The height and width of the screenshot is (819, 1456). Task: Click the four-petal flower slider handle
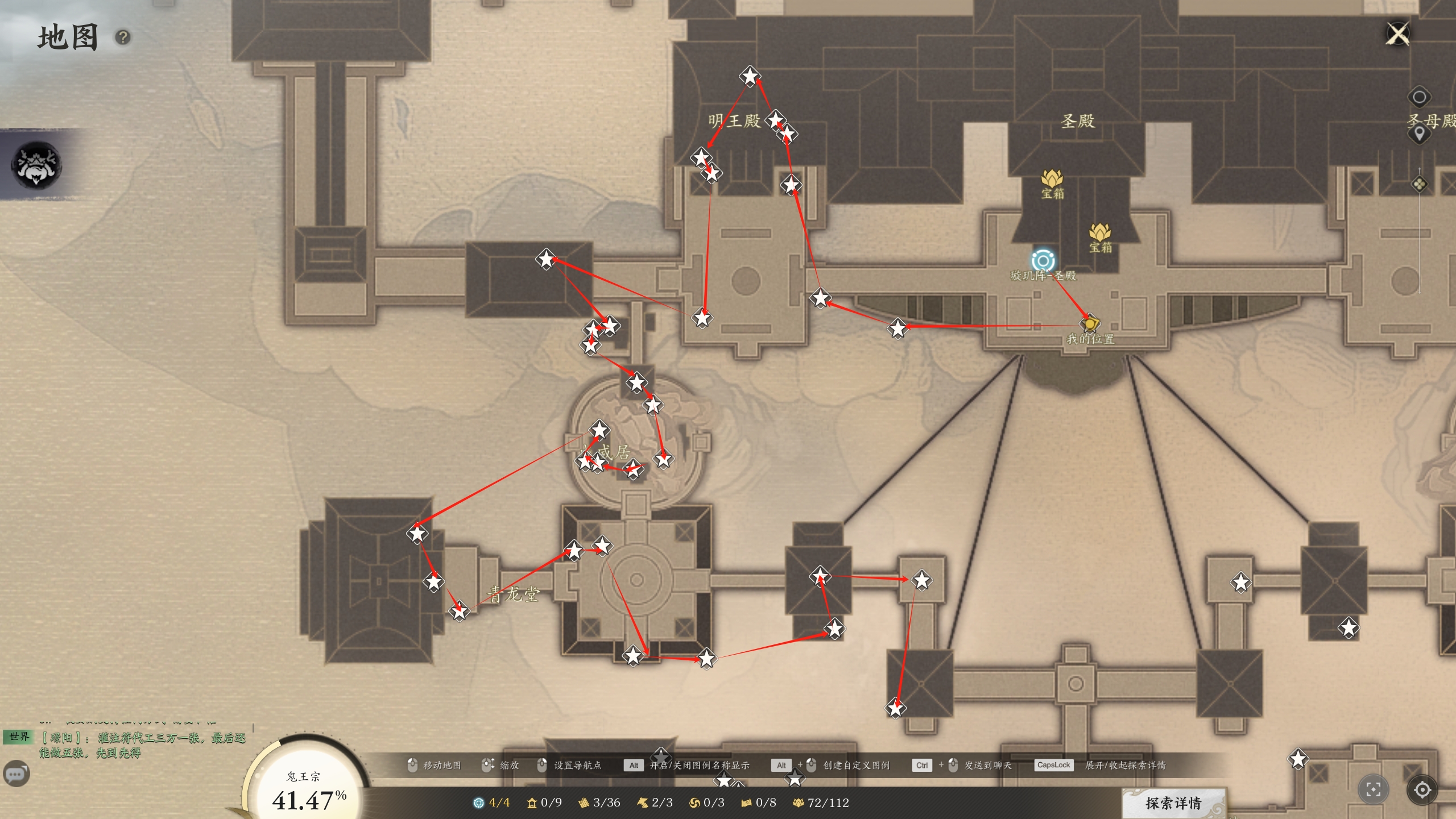click(1419, 184)
